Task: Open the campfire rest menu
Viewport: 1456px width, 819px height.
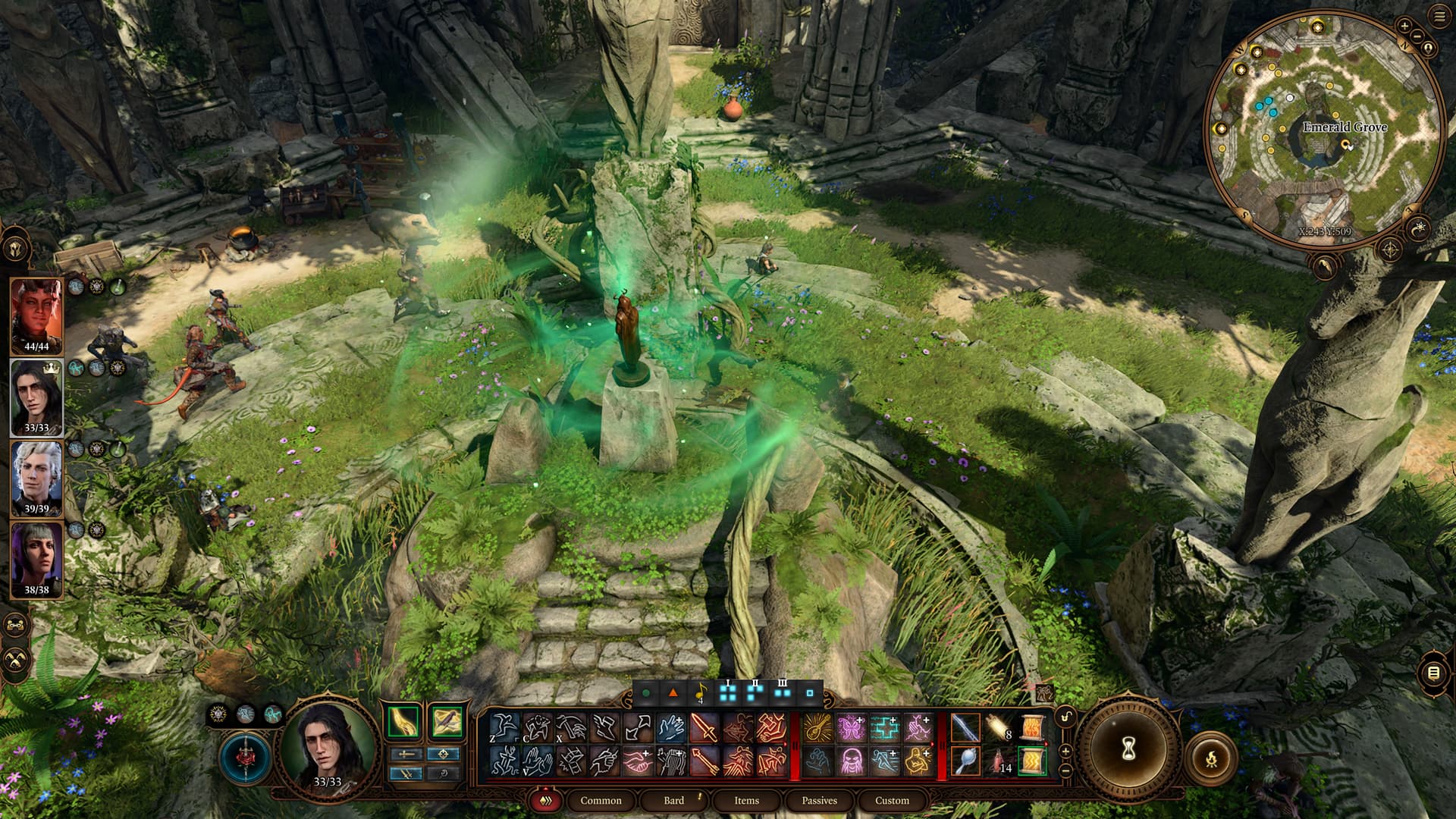Action: coord(1211,758)
